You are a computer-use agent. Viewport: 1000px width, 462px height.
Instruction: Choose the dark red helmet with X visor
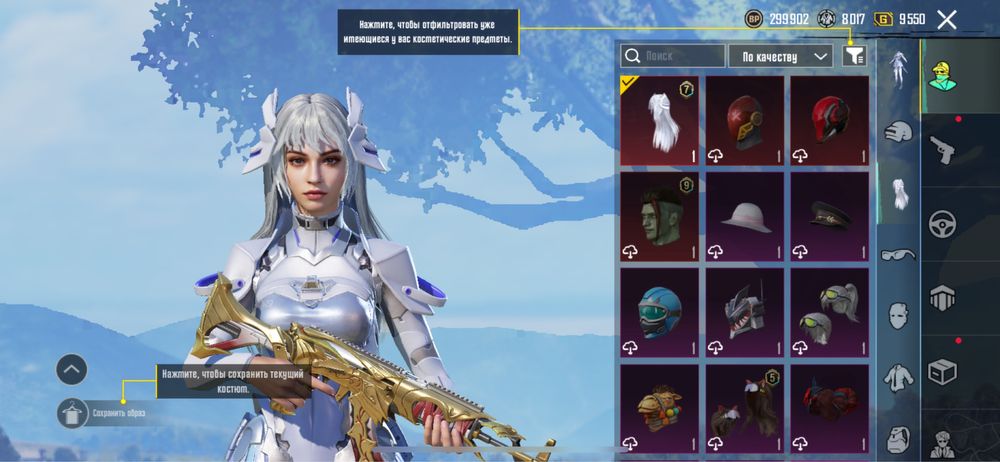pos(744,120)
